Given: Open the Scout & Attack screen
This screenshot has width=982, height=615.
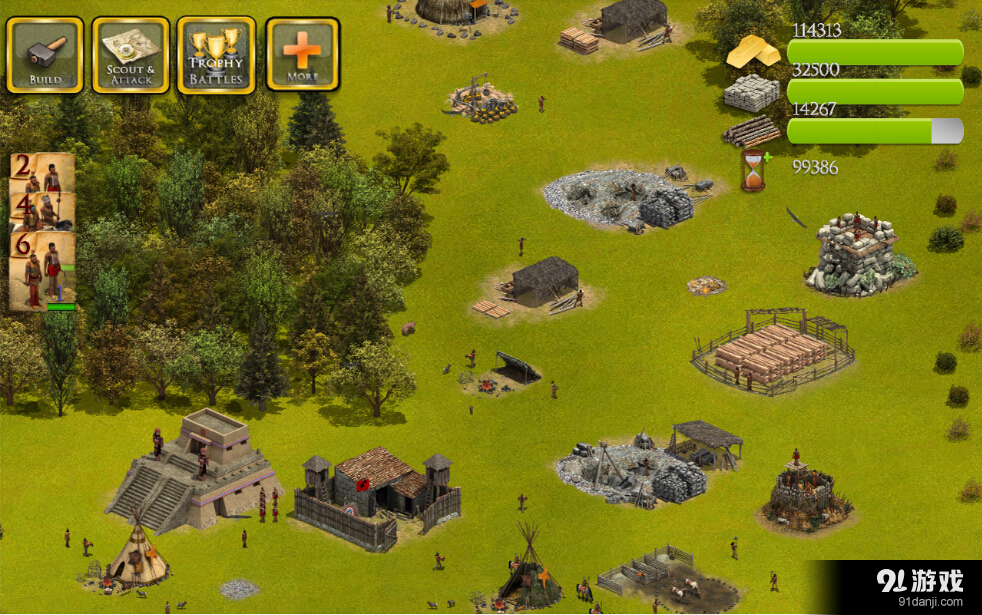Looking at the screenshot, I should click(130, 54).
